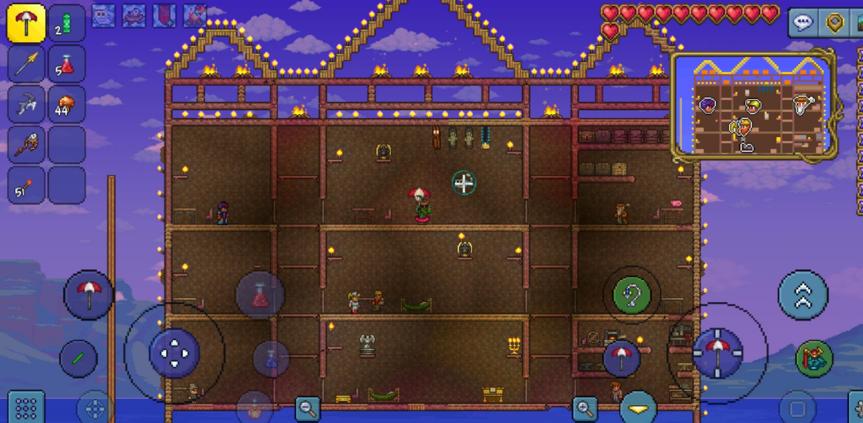Viewport: 863px width, 423px height.
Task: Open the minimap
Action: [753, 105]
